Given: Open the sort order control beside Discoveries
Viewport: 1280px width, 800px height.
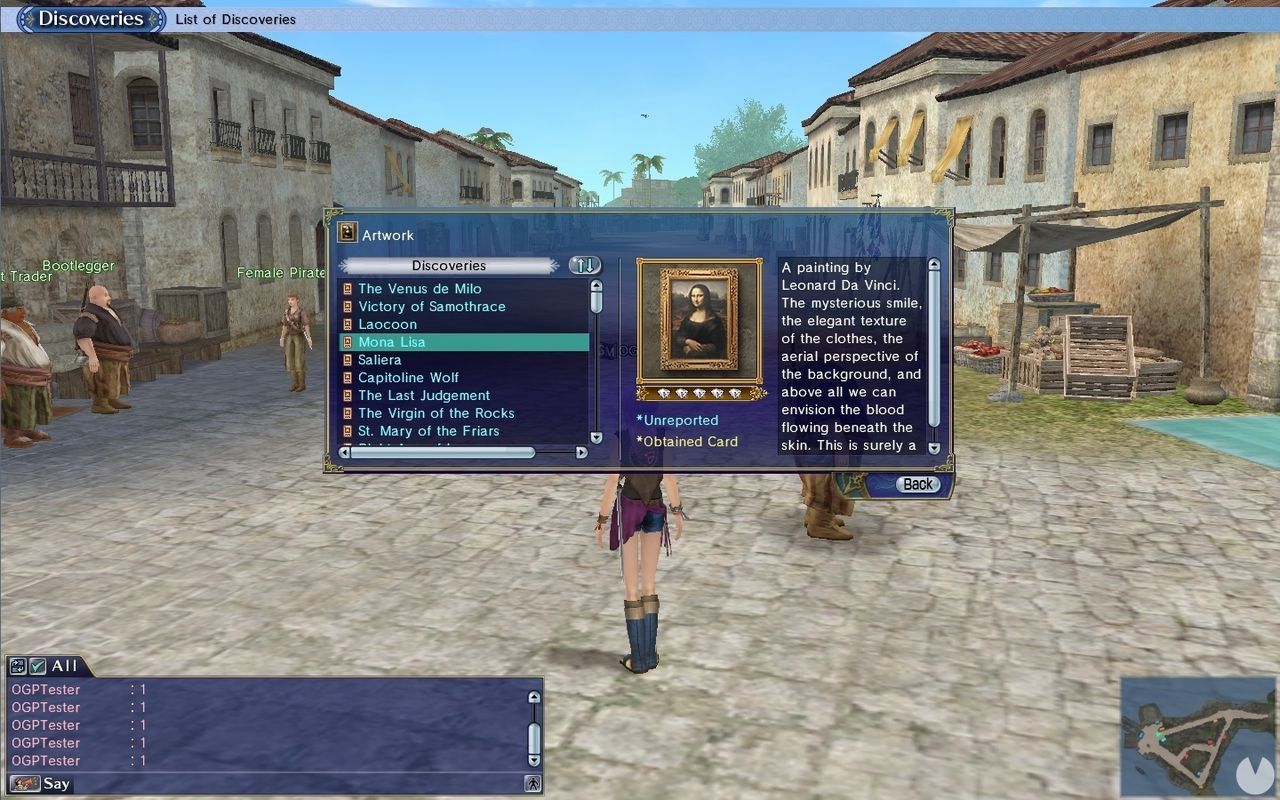Looking at the screenshot, I should [583, 265].
